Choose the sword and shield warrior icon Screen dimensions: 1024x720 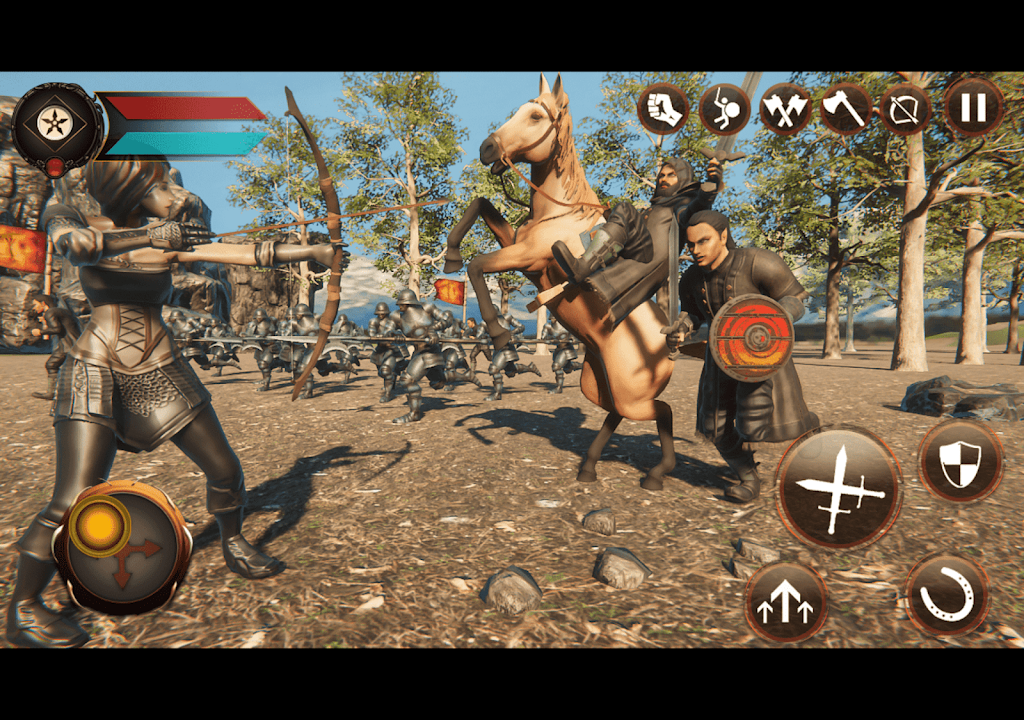[x=724, y=109]
